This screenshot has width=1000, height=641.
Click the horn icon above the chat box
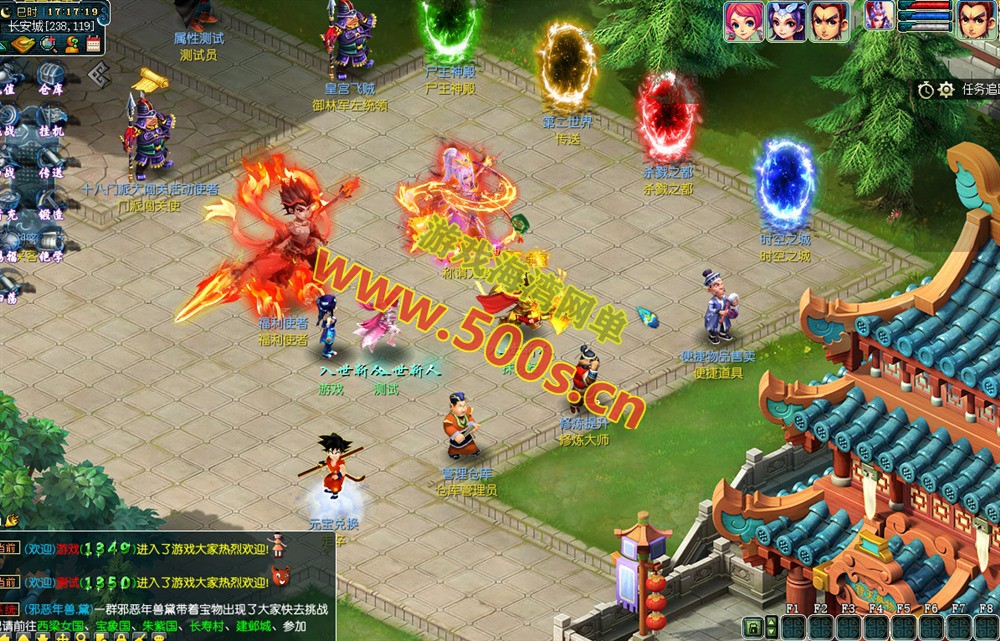[x=12, y=519]
